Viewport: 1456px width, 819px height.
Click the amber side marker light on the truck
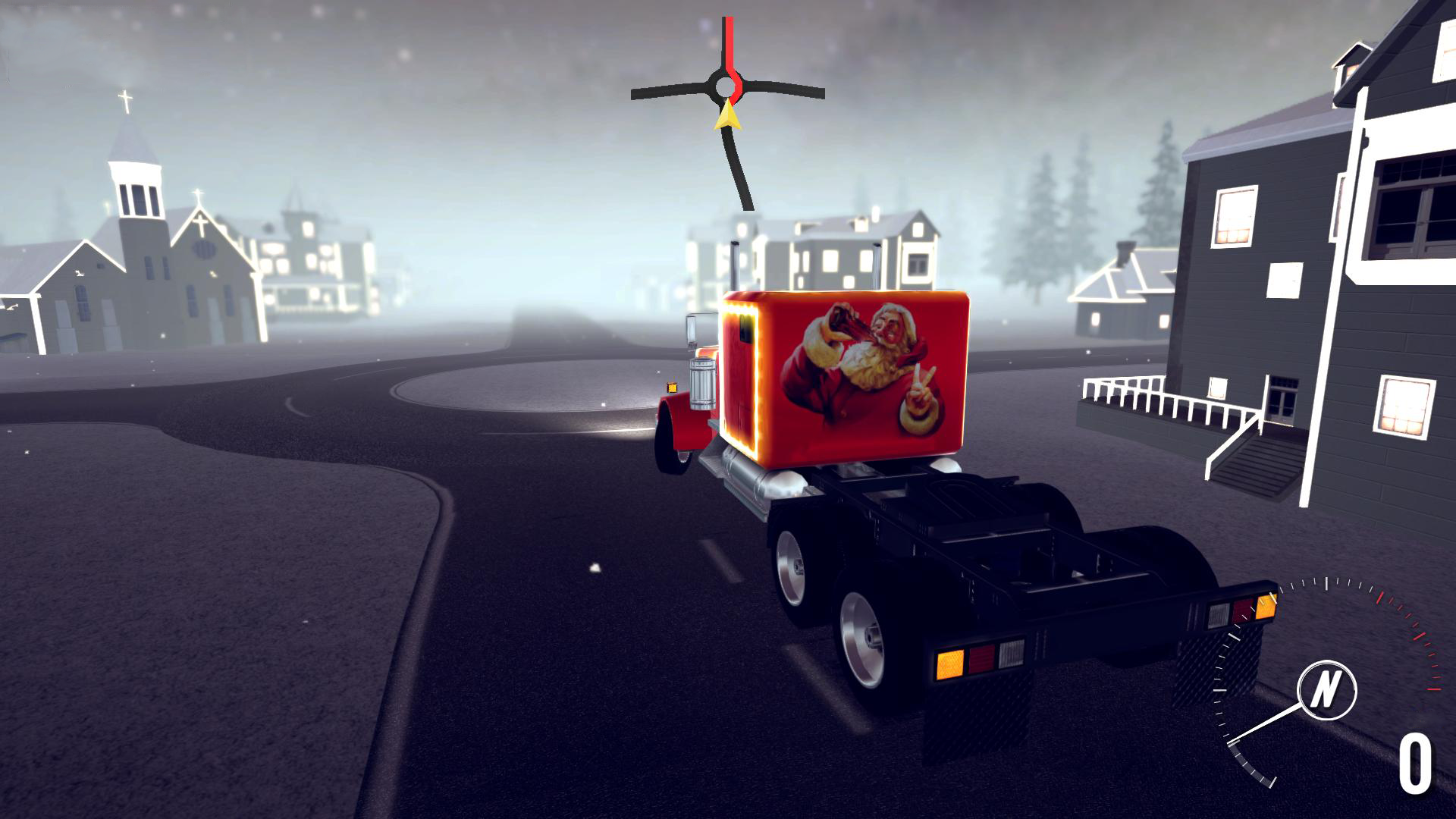point(670,388)
